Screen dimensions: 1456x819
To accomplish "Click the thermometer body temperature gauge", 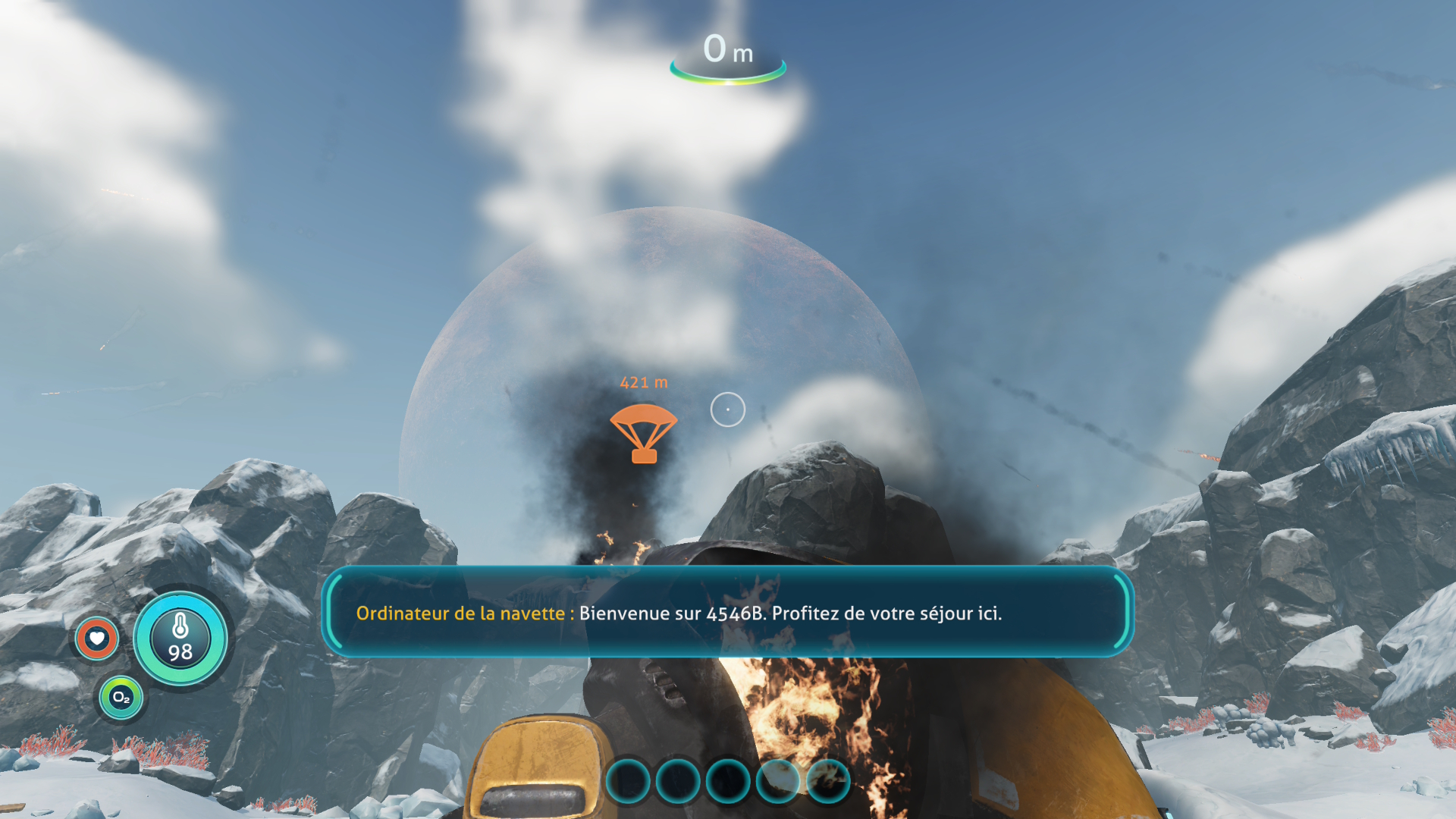I will click(x=180, y=639).
